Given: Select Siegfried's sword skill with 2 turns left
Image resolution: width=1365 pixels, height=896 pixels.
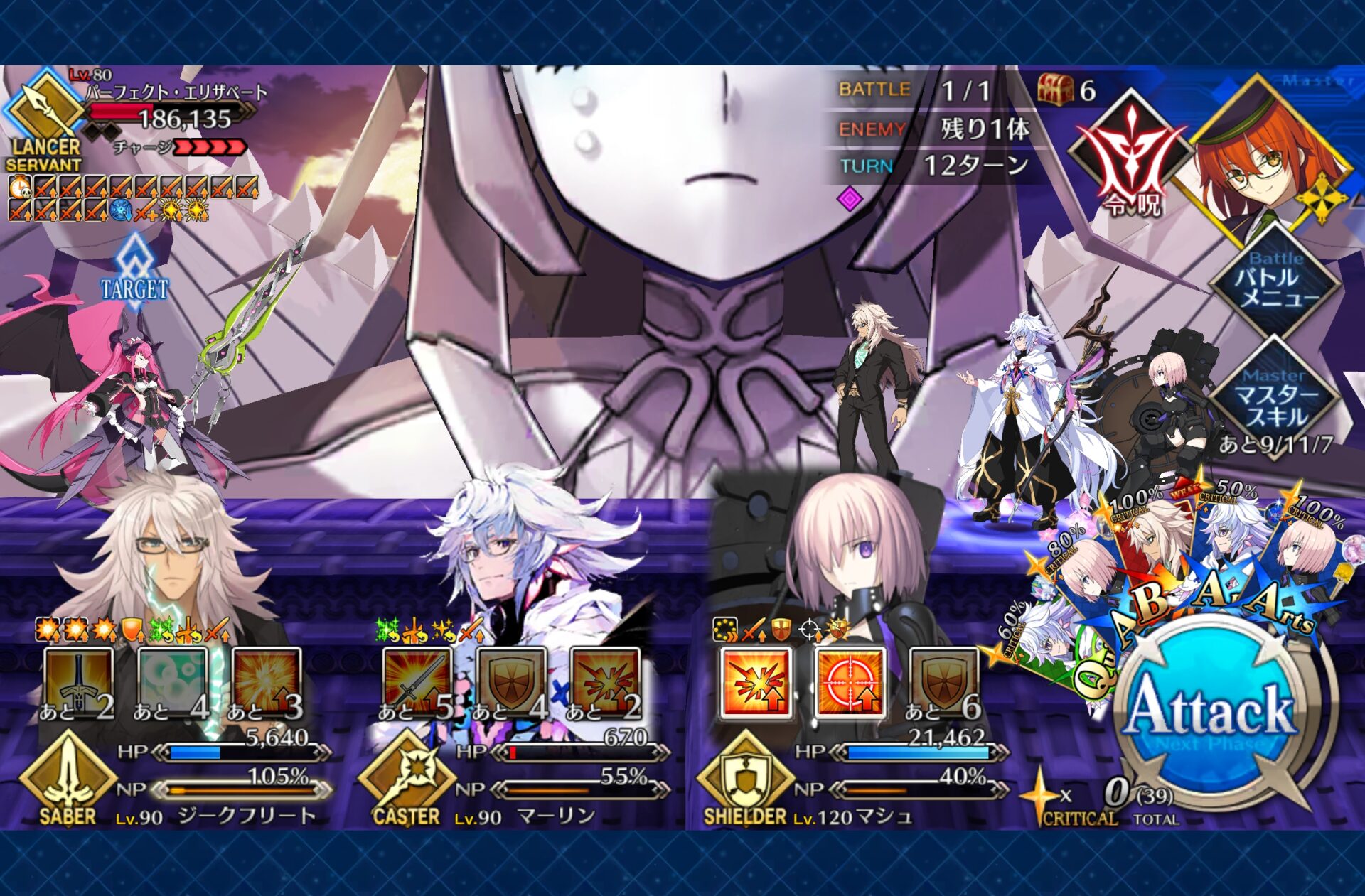Looking at the screenshot, I should tap(78, 682).
